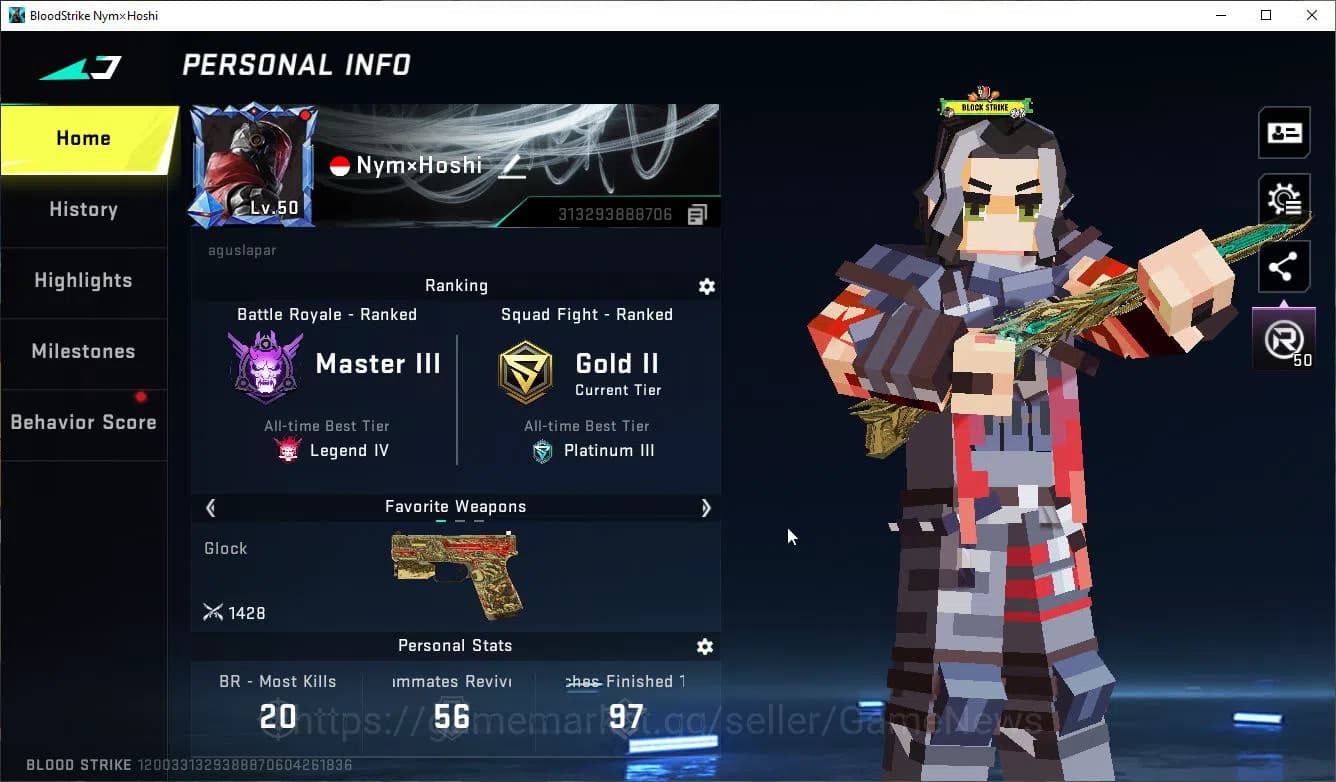1336x782 pixels.
Task: Click the Master III Battle Royale rank emblem
Action: click(x=265, y=365)
